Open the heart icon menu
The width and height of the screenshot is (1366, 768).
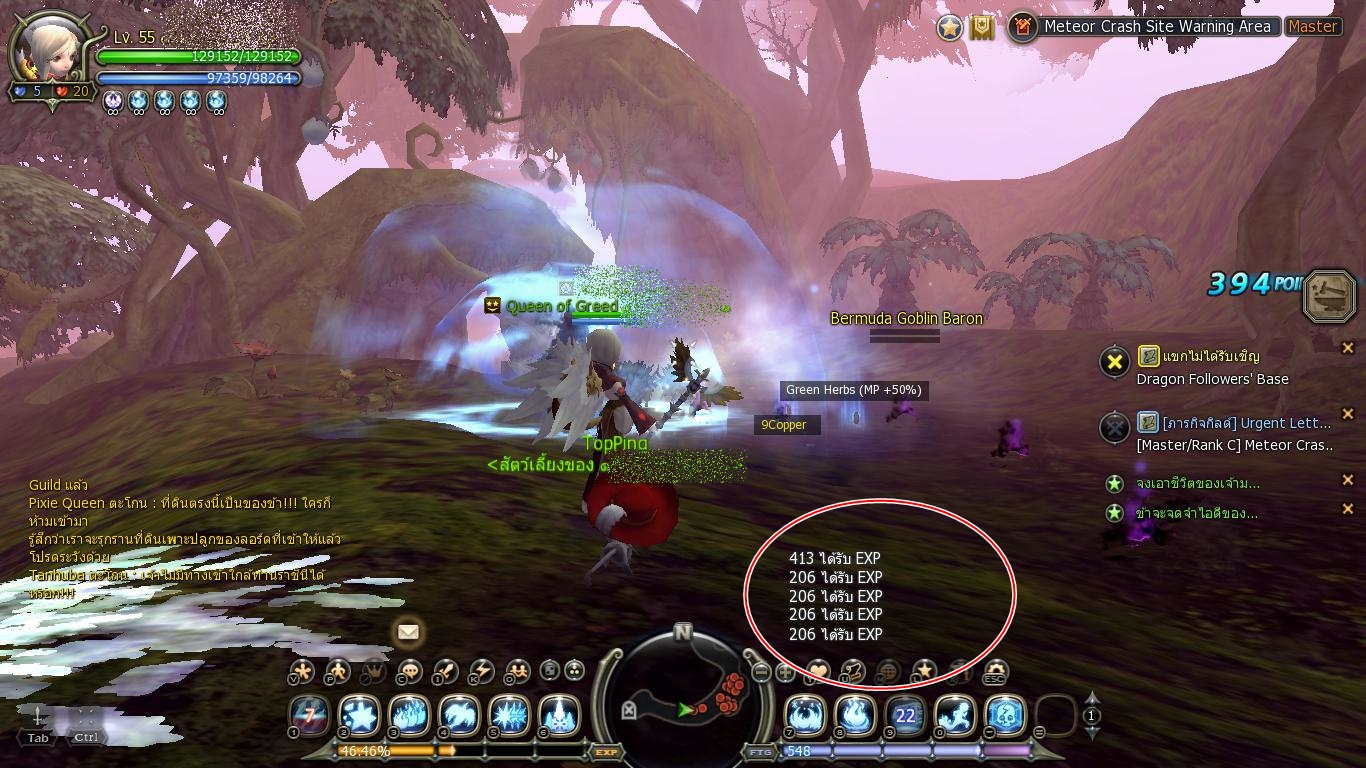click(818, 671)
